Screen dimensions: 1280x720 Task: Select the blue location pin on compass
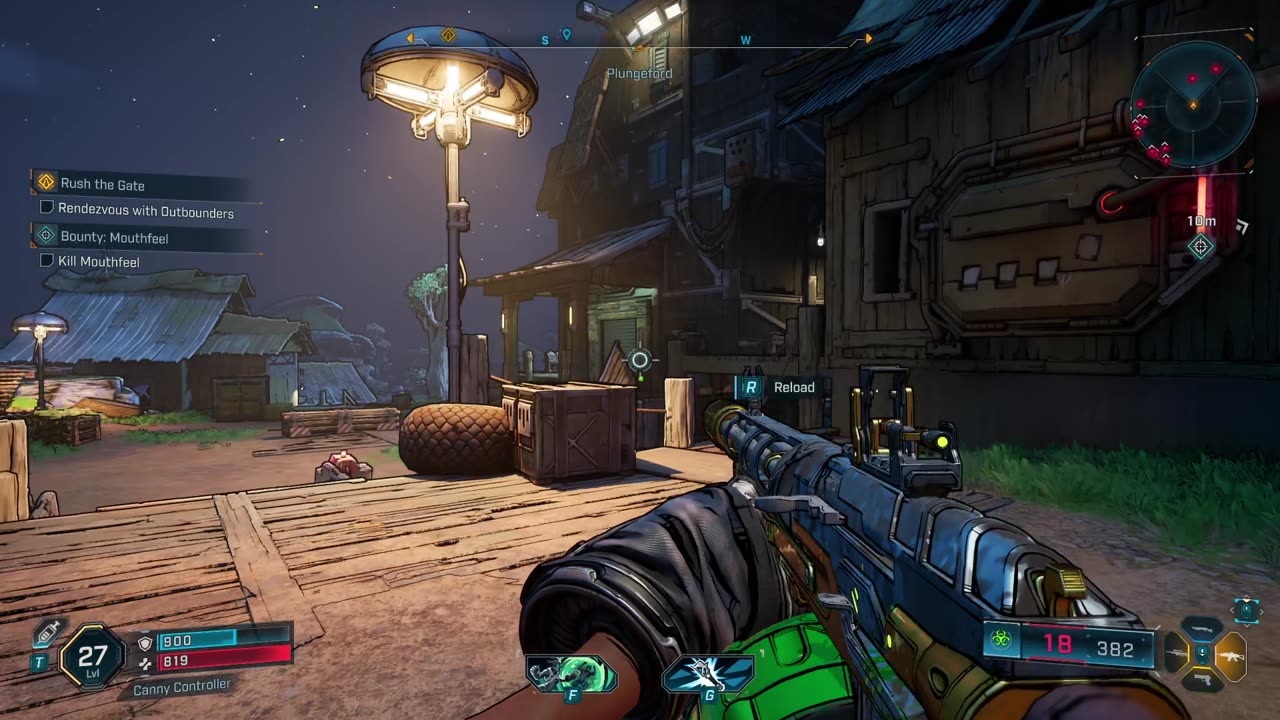[x=566, y=35]
